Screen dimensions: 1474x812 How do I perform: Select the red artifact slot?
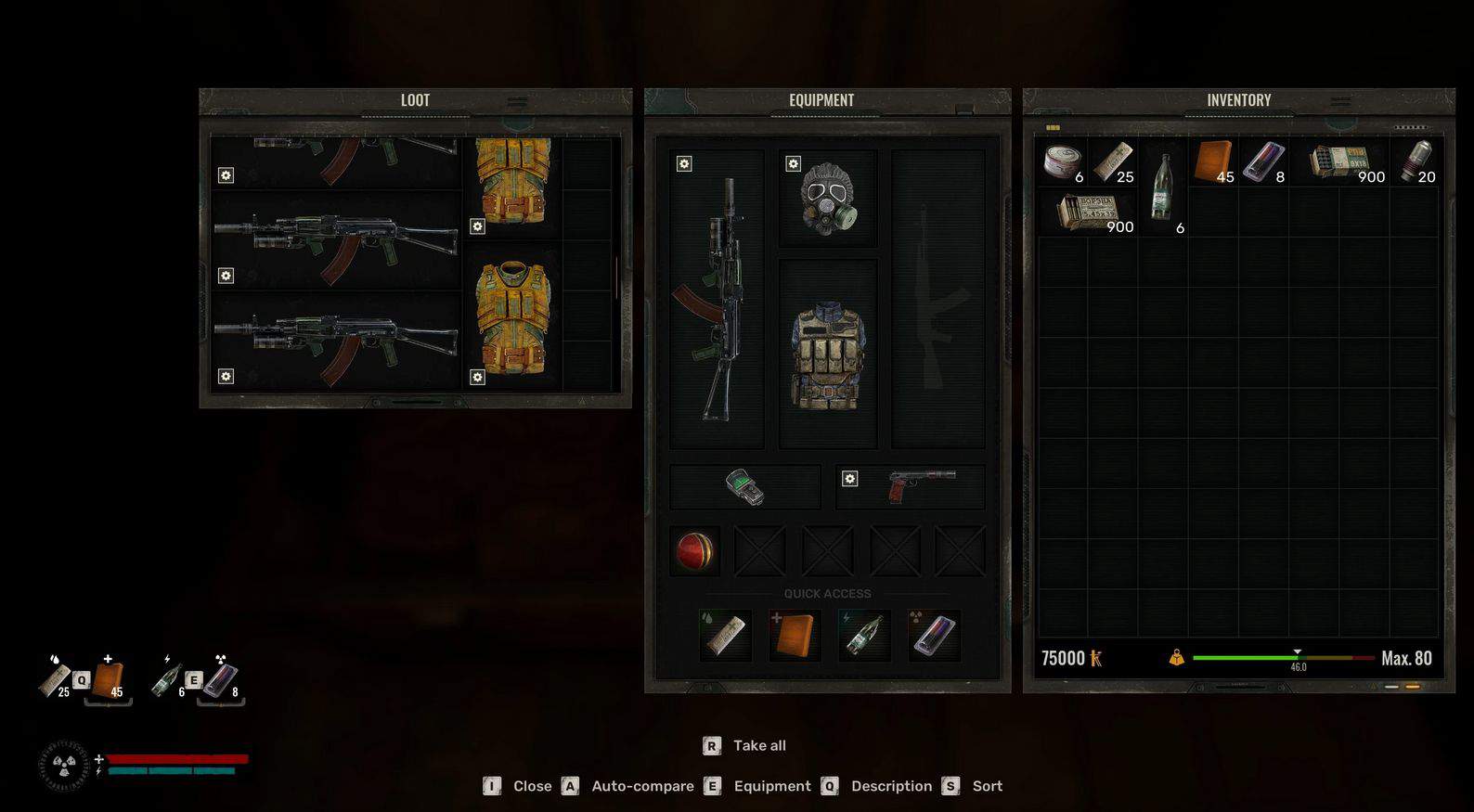tap(694, 551)
